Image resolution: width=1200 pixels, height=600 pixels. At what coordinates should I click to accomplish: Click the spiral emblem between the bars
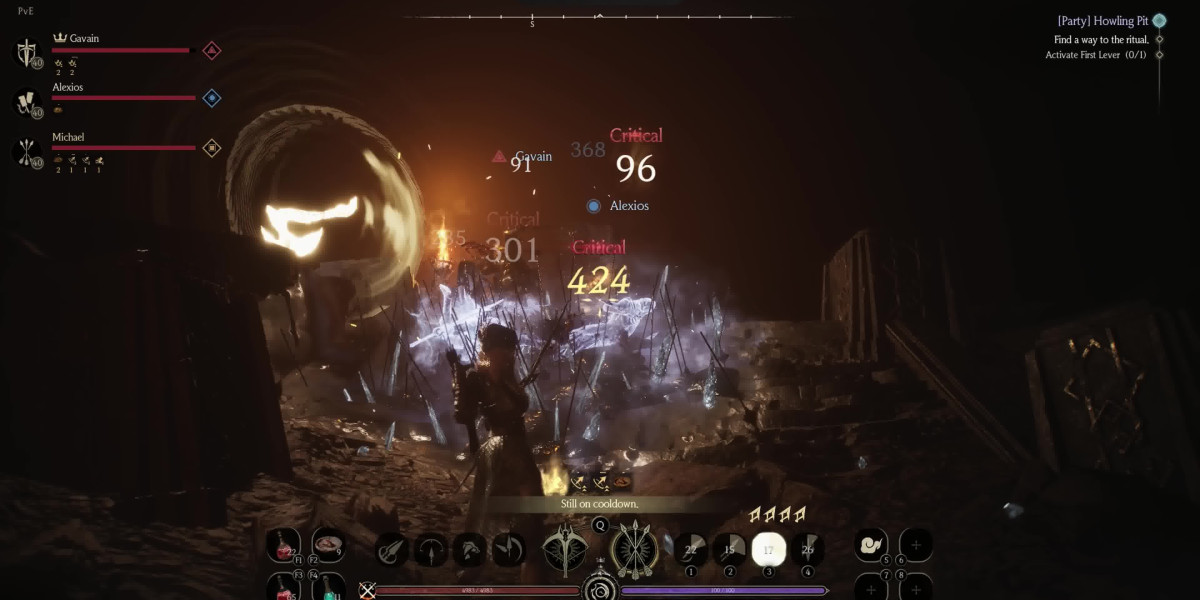(x=600, y=589)
